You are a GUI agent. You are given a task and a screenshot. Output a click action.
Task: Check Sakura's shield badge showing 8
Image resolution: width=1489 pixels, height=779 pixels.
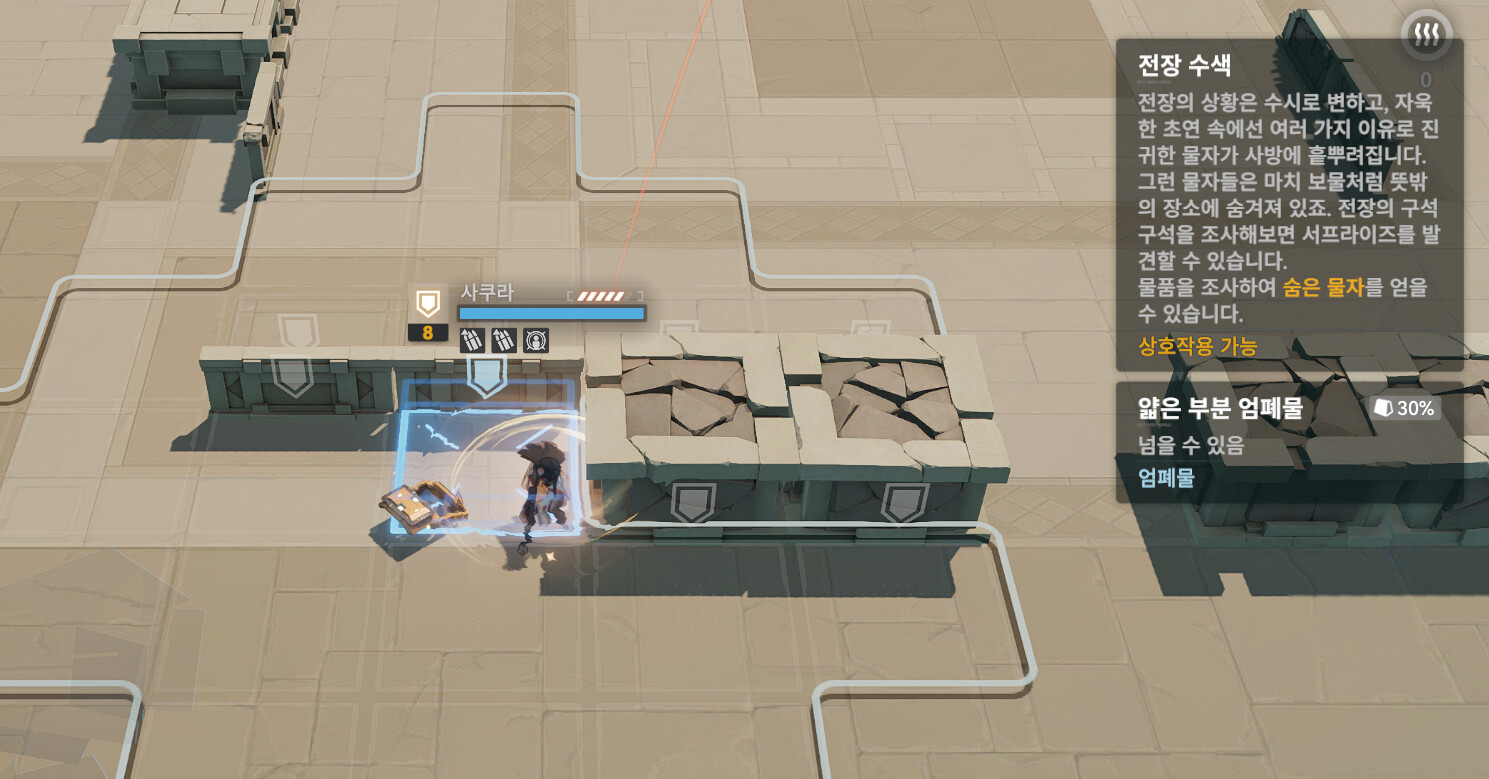point(428,315)
